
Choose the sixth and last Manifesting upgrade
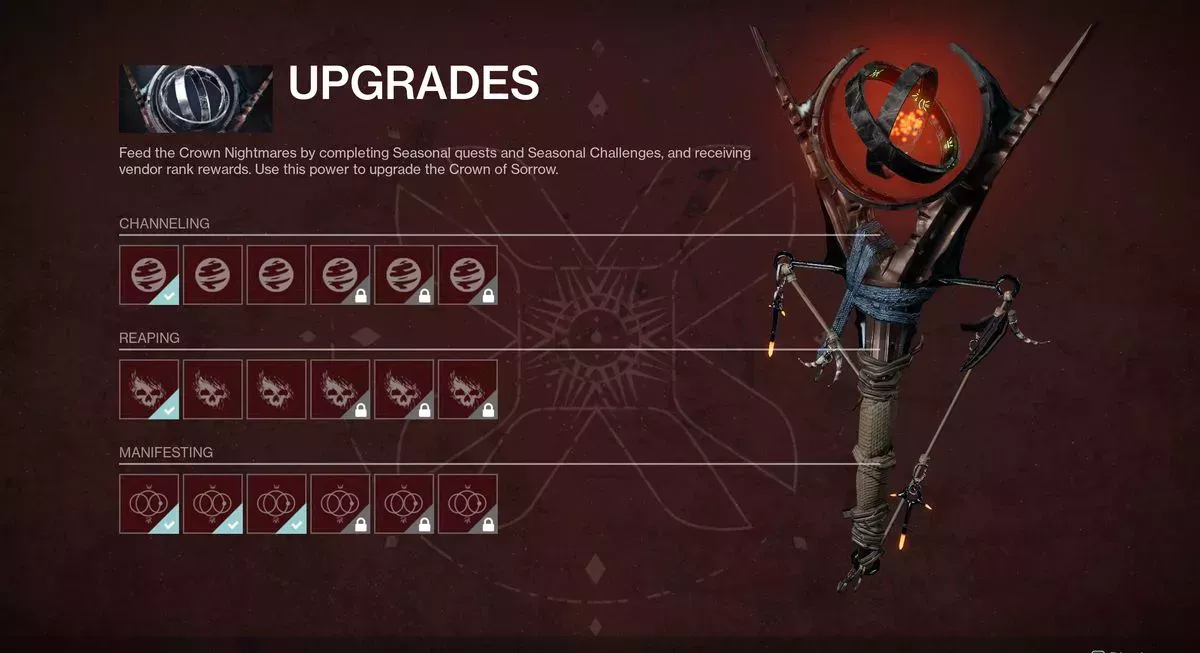coord(468,504)
